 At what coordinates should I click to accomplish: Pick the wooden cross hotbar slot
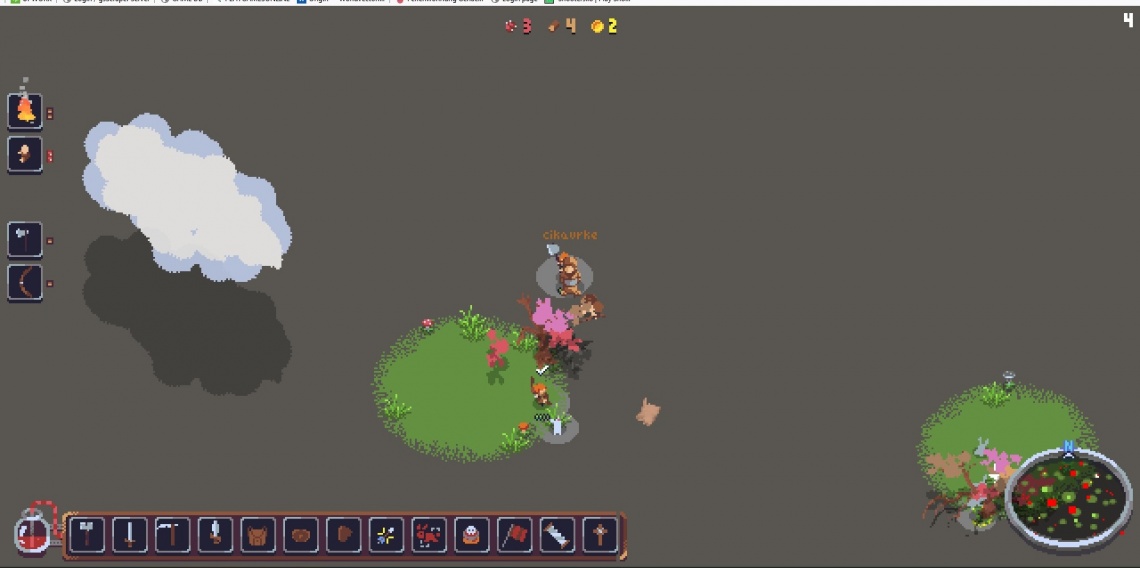600,535
